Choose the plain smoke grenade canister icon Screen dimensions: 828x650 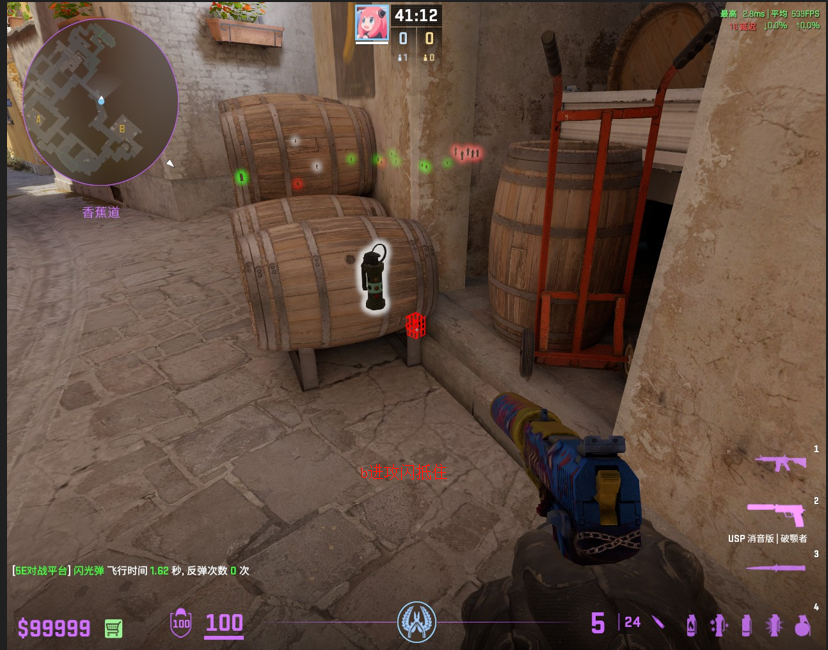[x=745, y=625]
